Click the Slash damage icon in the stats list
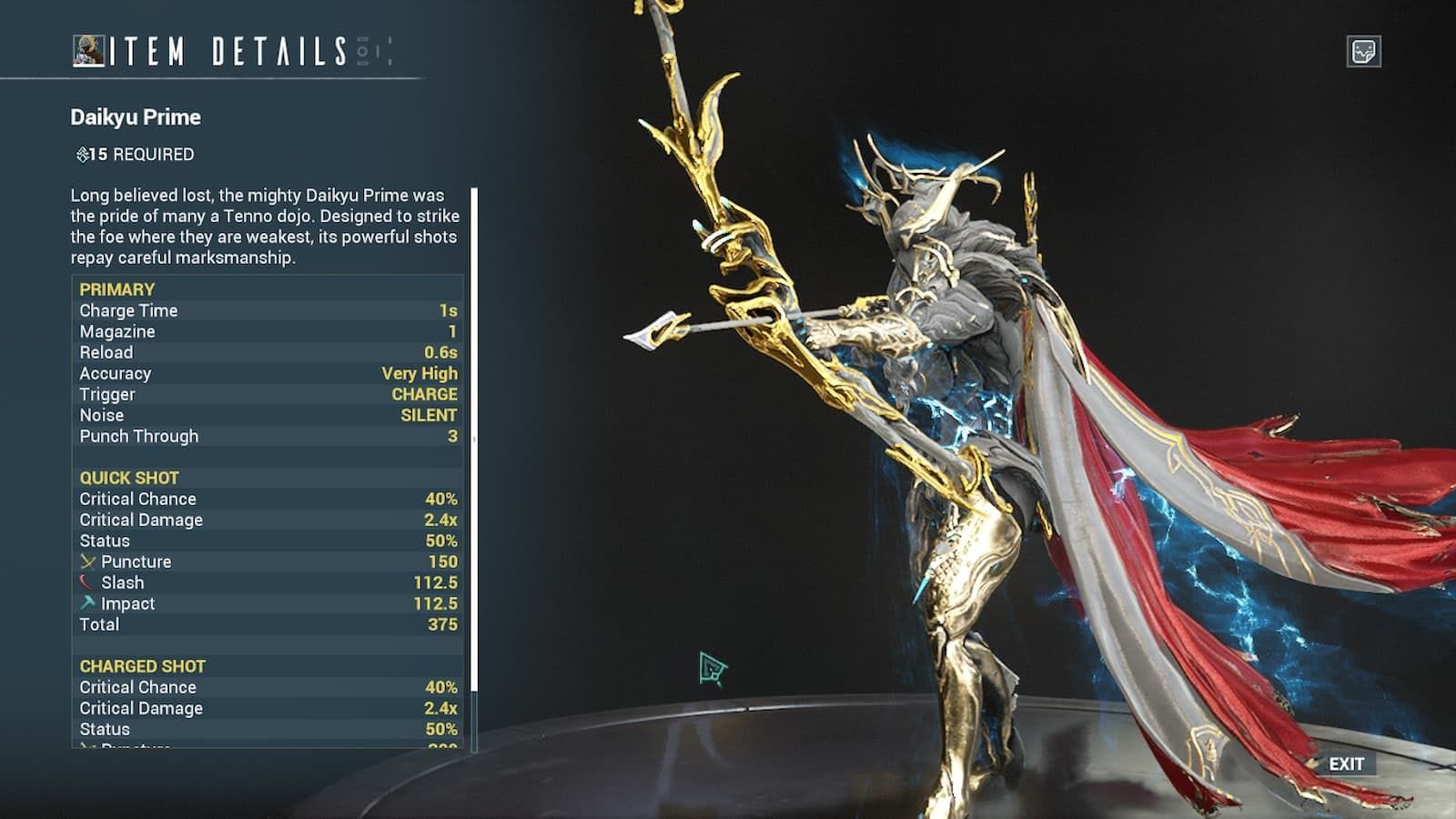This screenshot has width=1456, height=819. [x=86, y=582]
